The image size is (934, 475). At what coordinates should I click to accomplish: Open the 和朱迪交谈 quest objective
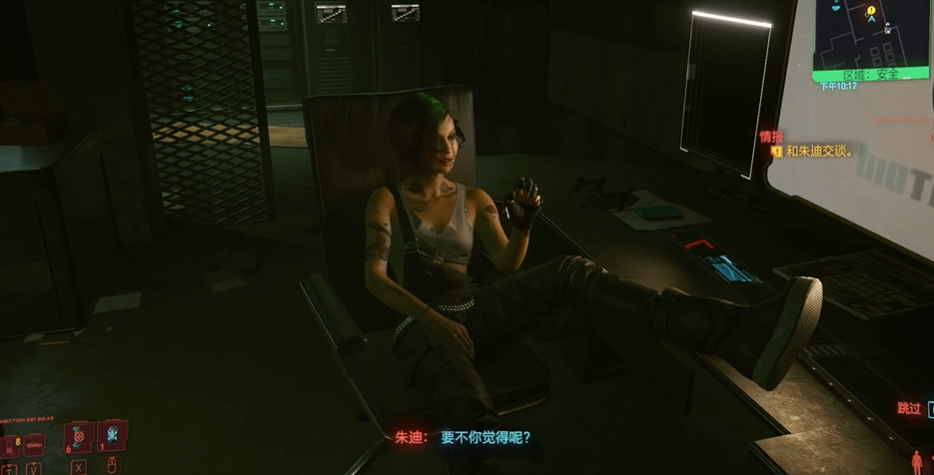(818, 151)
